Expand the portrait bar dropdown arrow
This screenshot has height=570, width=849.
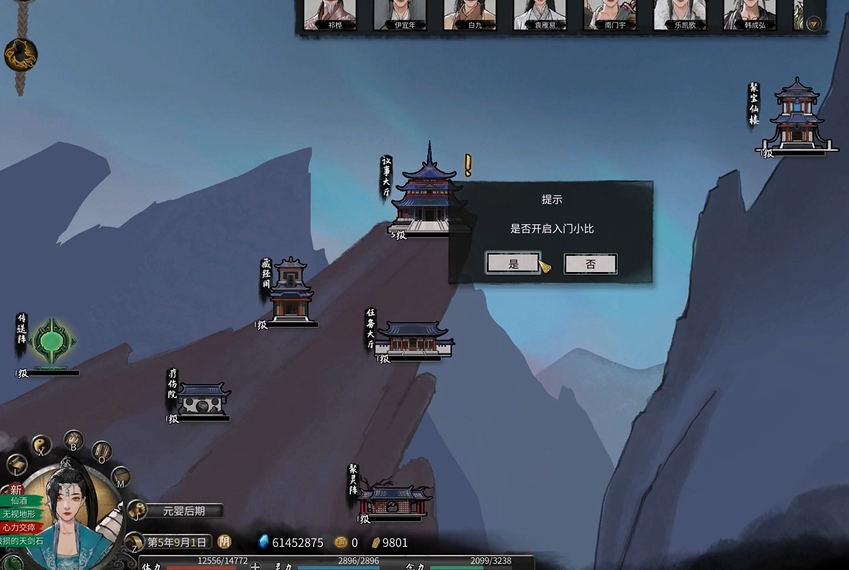pos(814,24)
